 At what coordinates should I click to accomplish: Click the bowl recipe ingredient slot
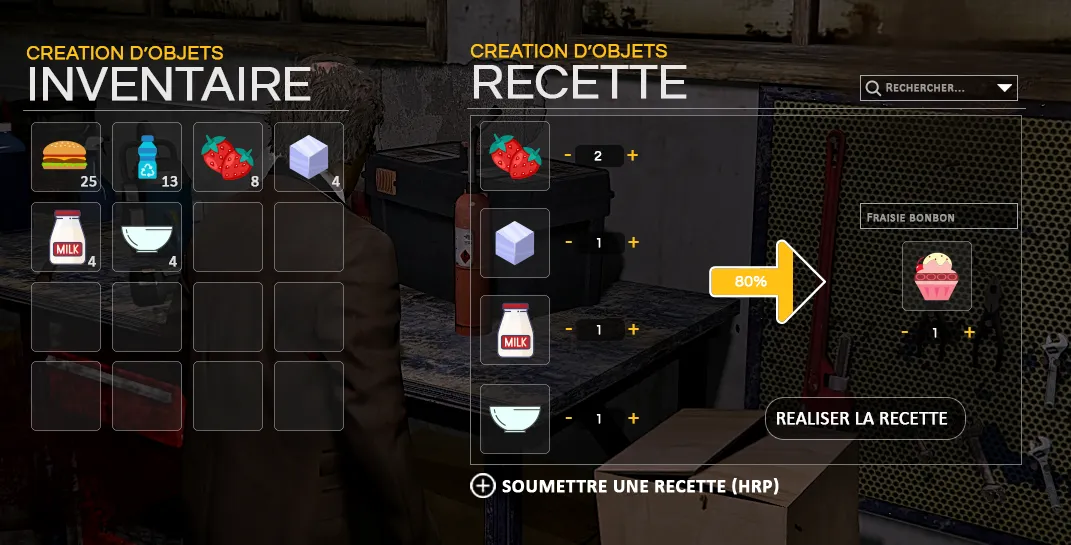coord(515,418)
